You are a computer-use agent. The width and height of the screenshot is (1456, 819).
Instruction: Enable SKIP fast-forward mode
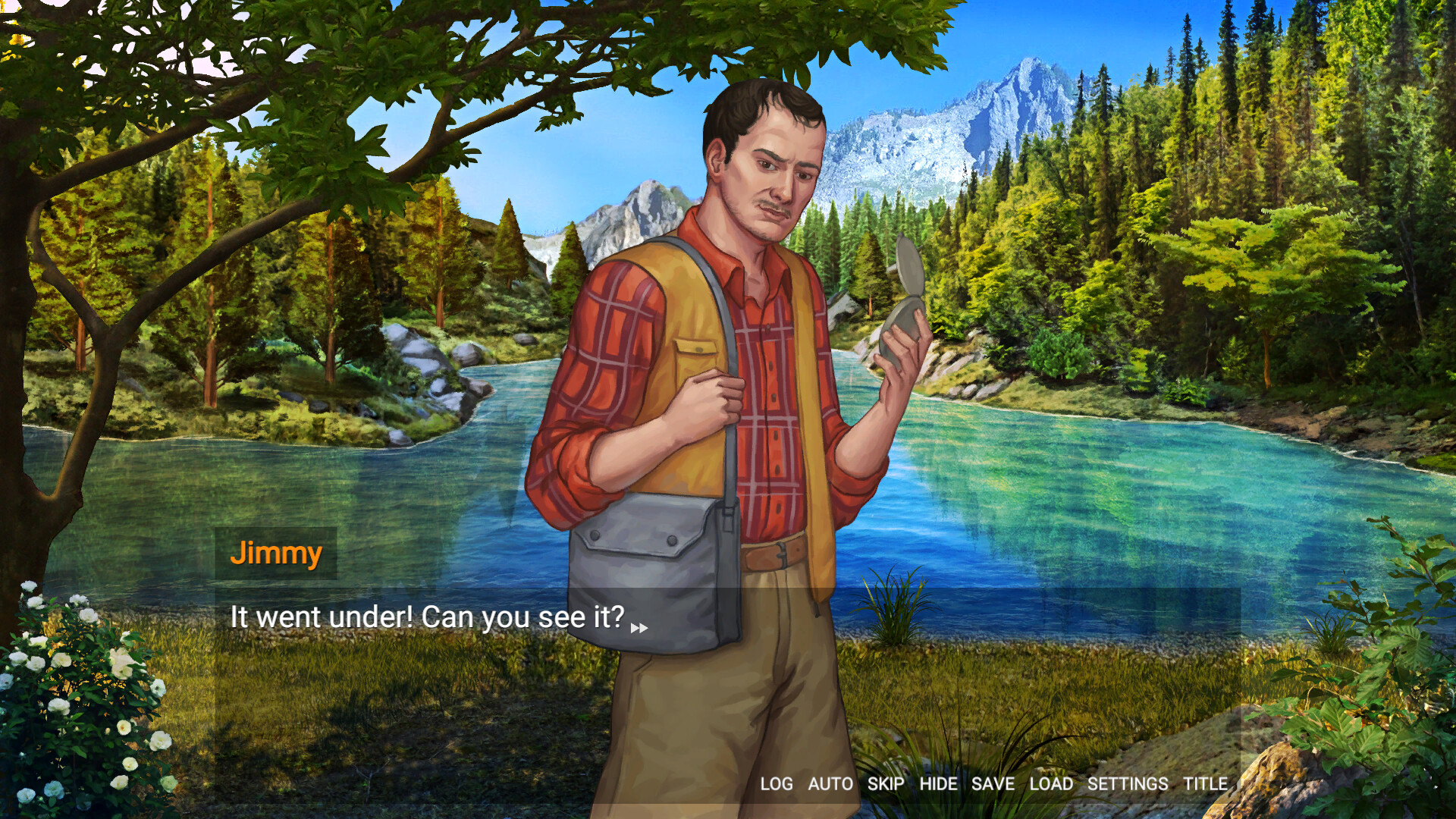click(884, 785)
